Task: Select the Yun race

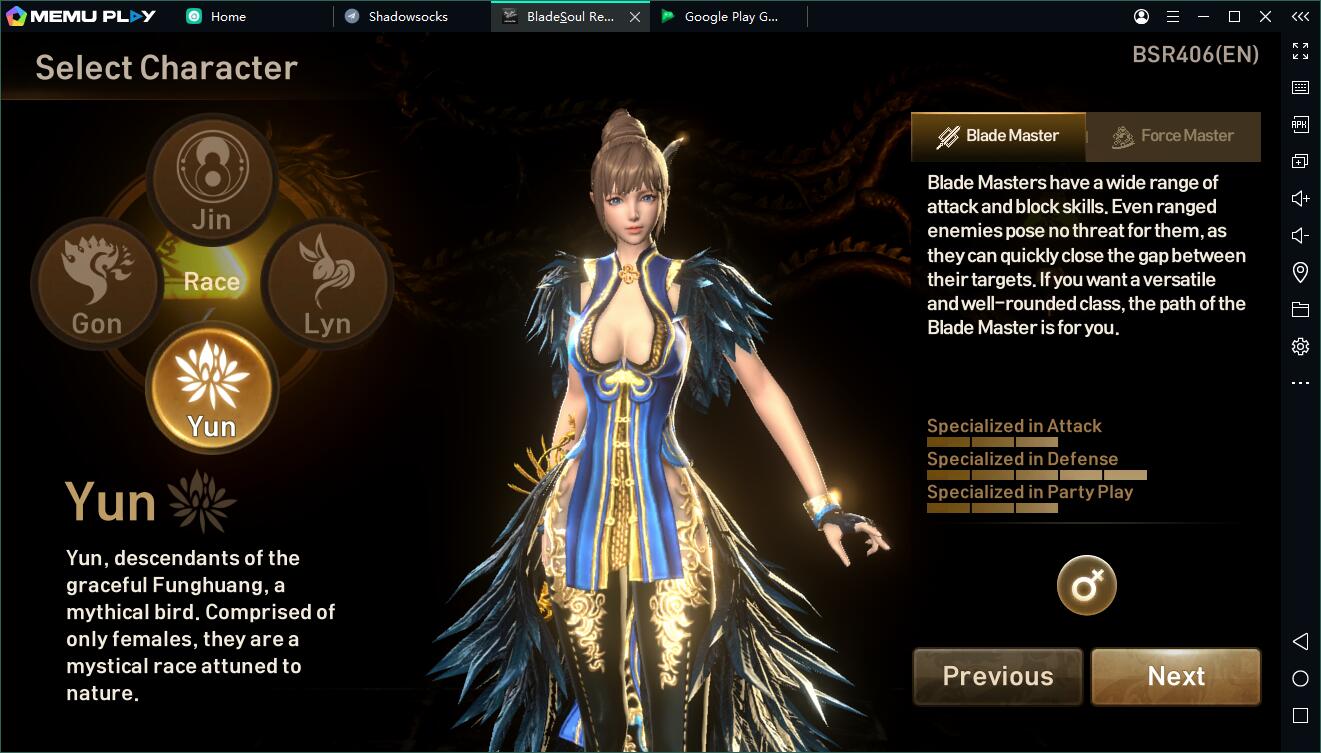Action: click(212, 387)
